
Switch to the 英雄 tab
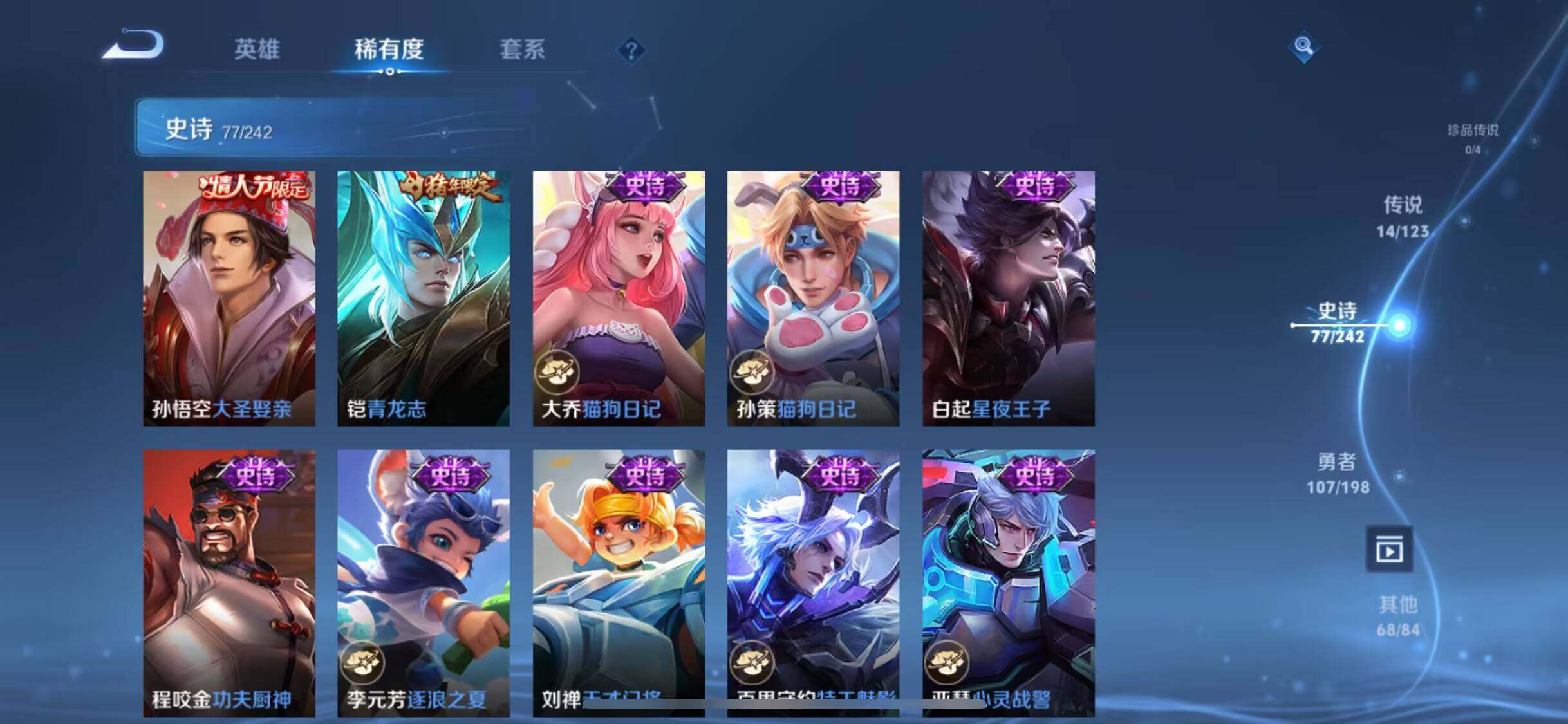(x=256, y=50)
